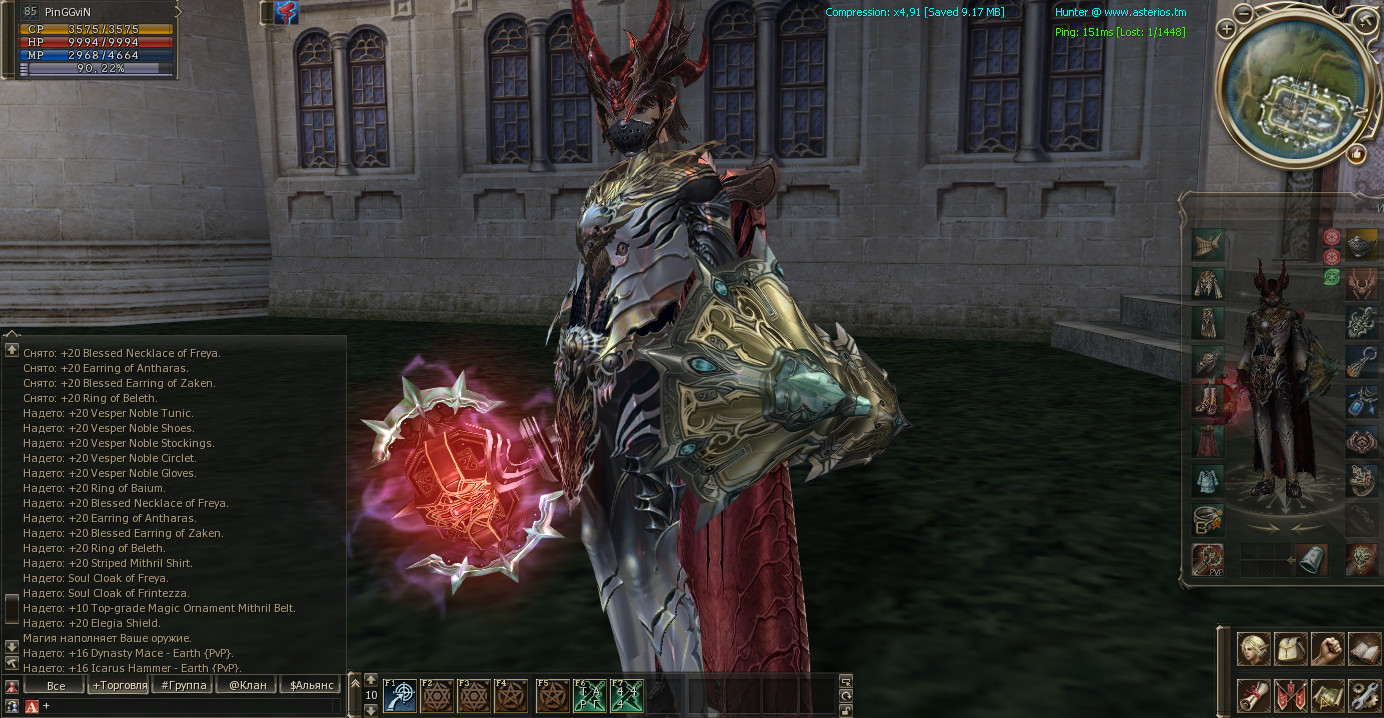1384x718 pixels.
Task: Open the clan banners icon
Action: tap(1290, 694)
